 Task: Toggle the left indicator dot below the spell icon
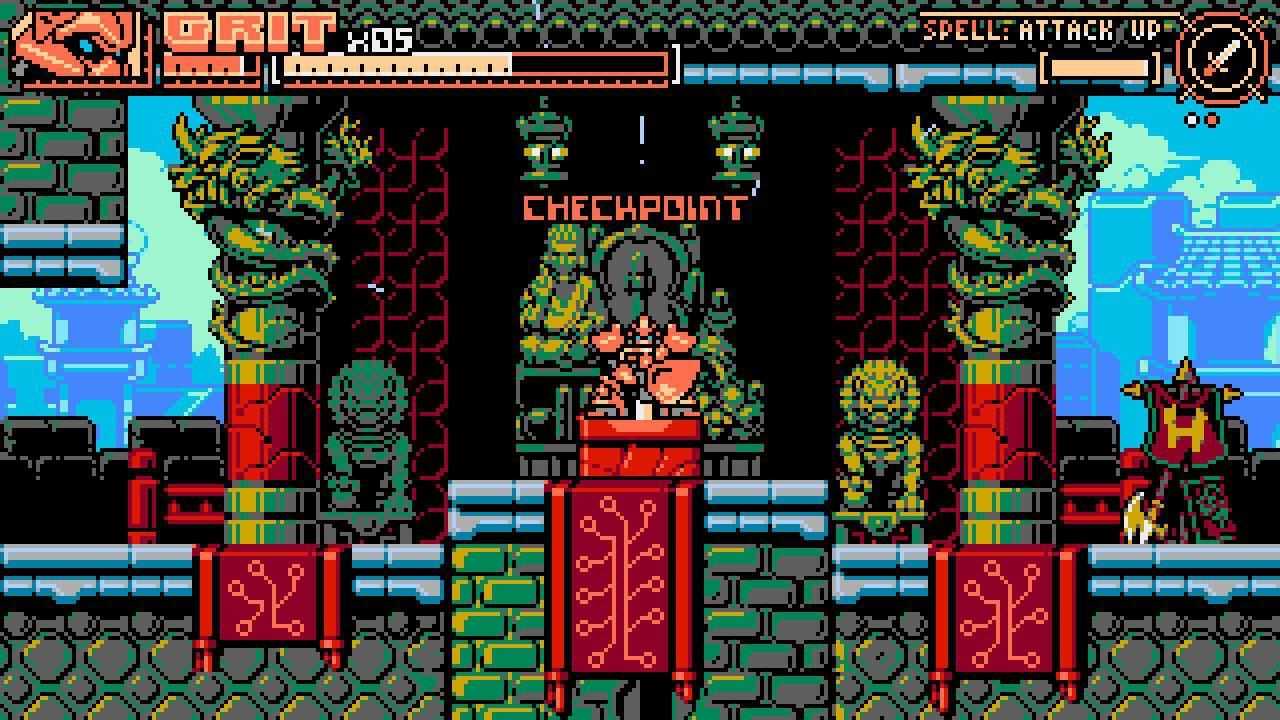pos(1190,117)
